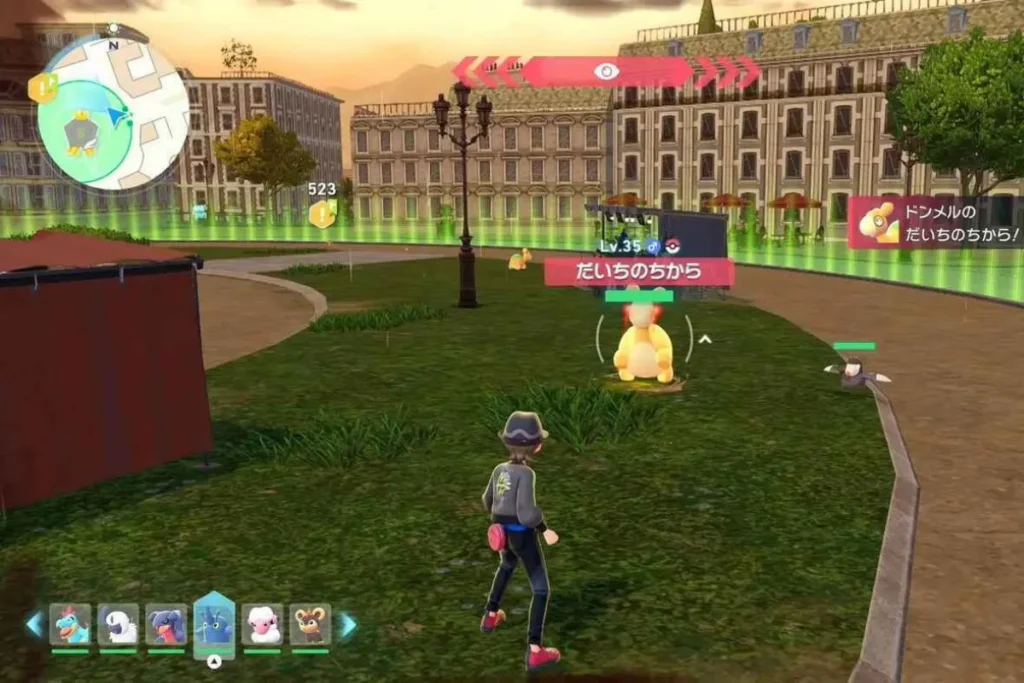Viewport: 1024px width, 683px height.
Task: Open the circular minimap
Action: coord(112,112)
